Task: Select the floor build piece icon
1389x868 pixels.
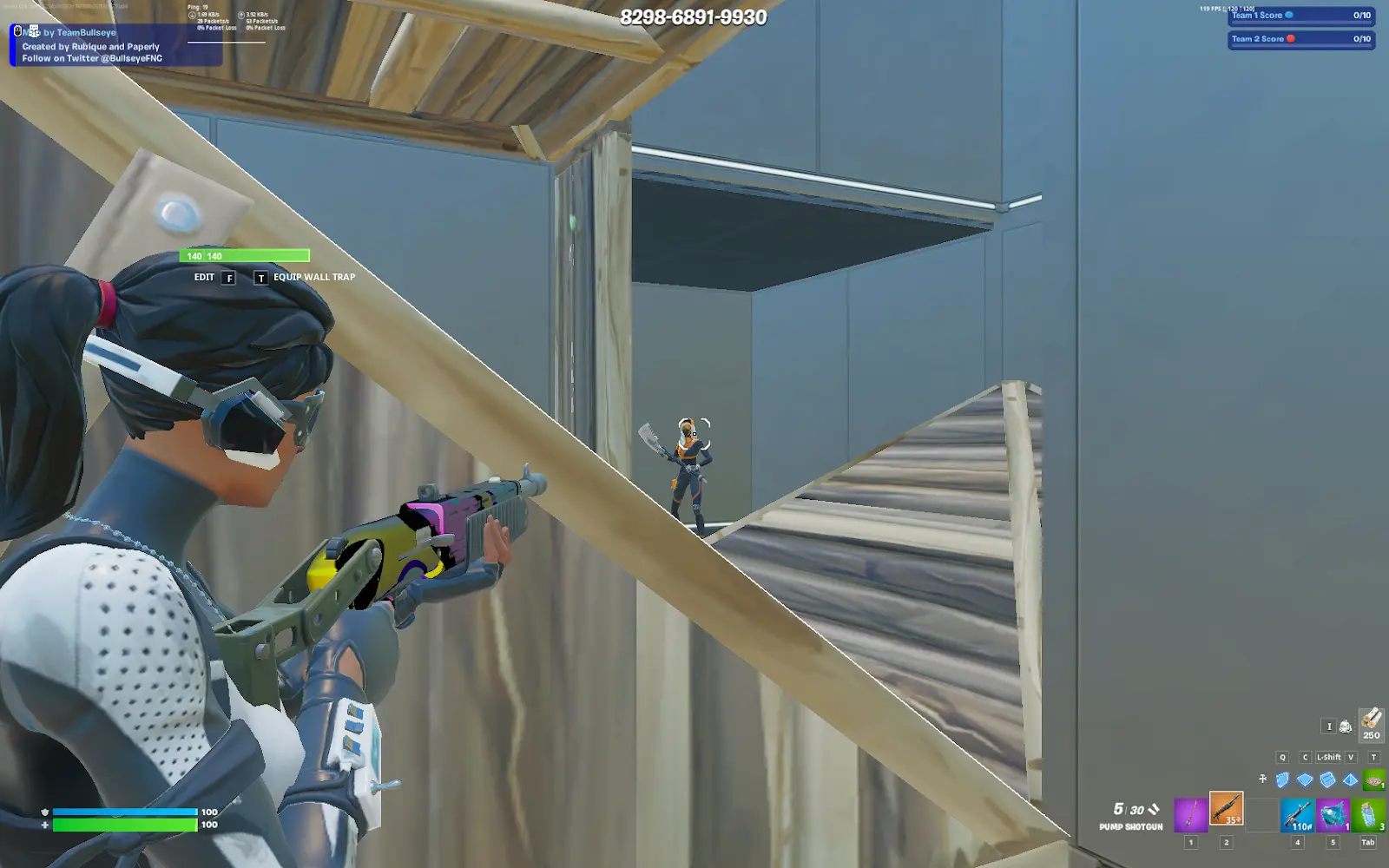Action: click(1305, 779)
